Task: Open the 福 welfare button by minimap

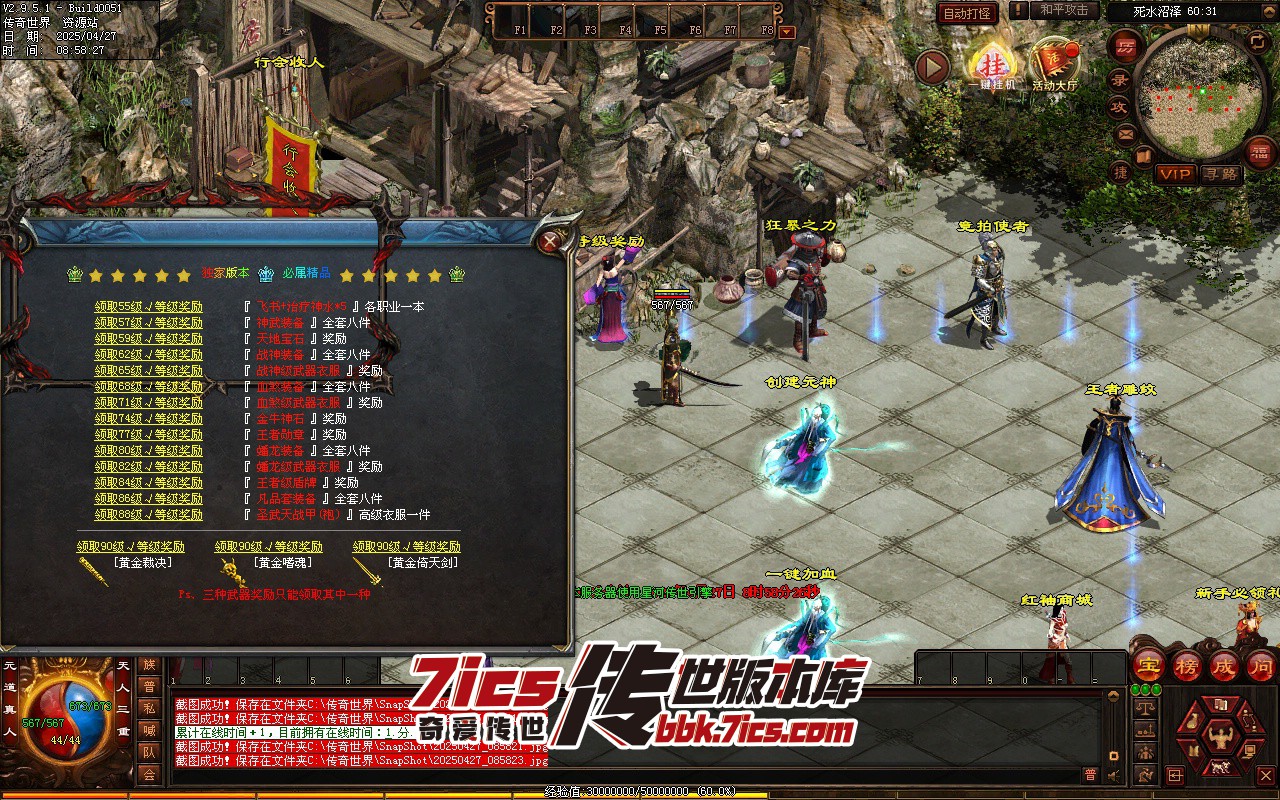Action: 1259,150
